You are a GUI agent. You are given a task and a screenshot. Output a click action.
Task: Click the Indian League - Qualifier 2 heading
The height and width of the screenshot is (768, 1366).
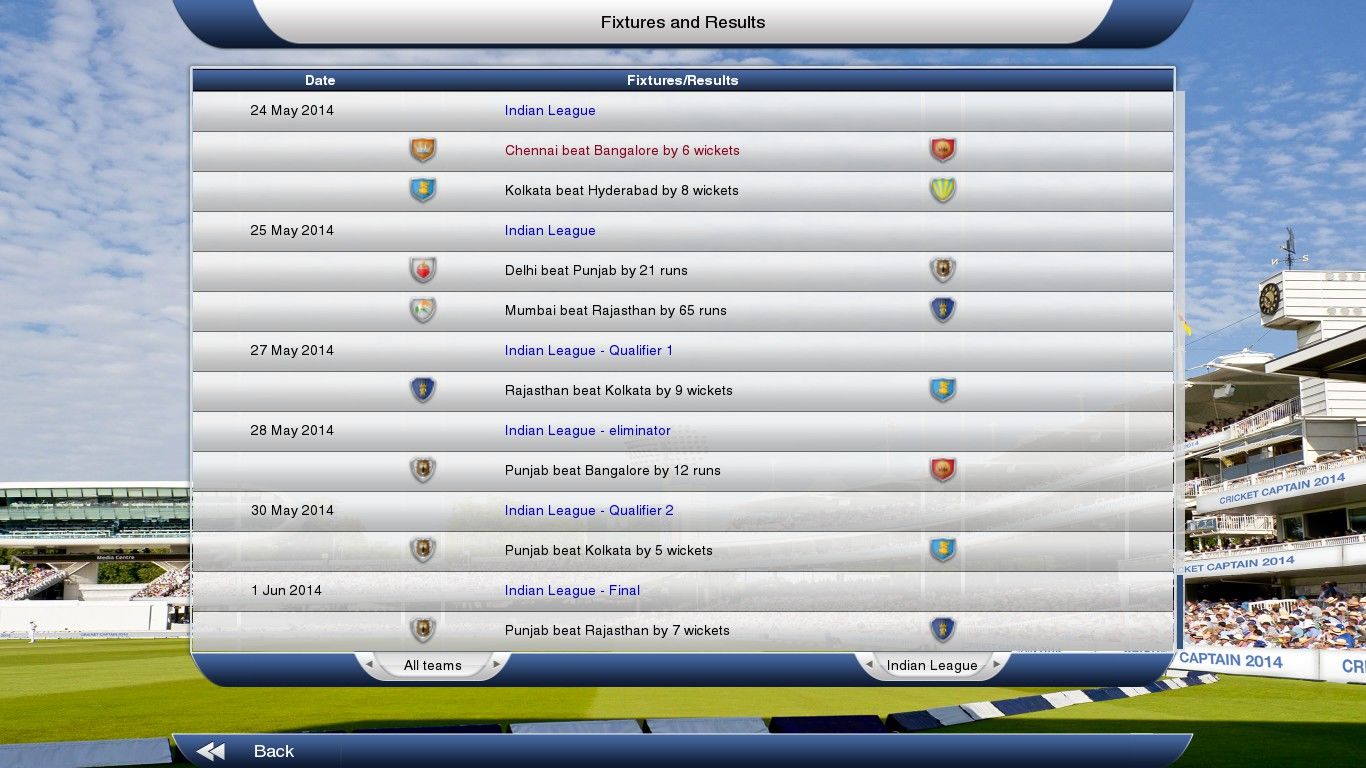click(589, 511)
